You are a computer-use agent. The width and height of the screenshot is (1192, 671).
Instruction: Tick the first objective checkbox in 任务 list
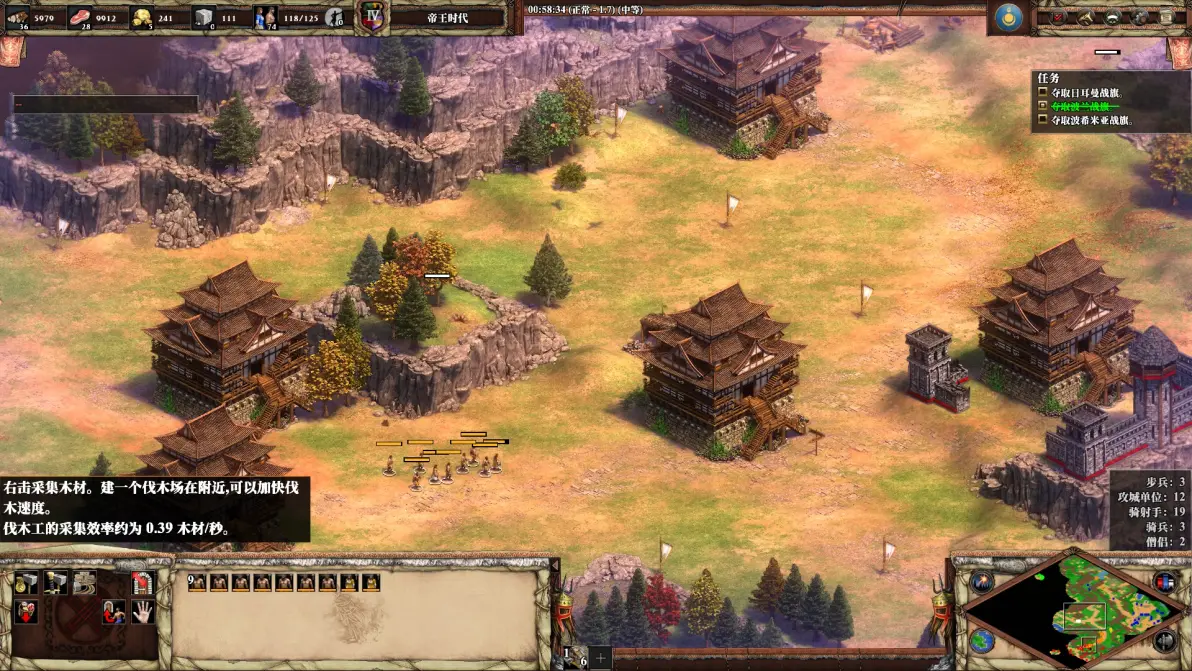[x=1043, y=93]
